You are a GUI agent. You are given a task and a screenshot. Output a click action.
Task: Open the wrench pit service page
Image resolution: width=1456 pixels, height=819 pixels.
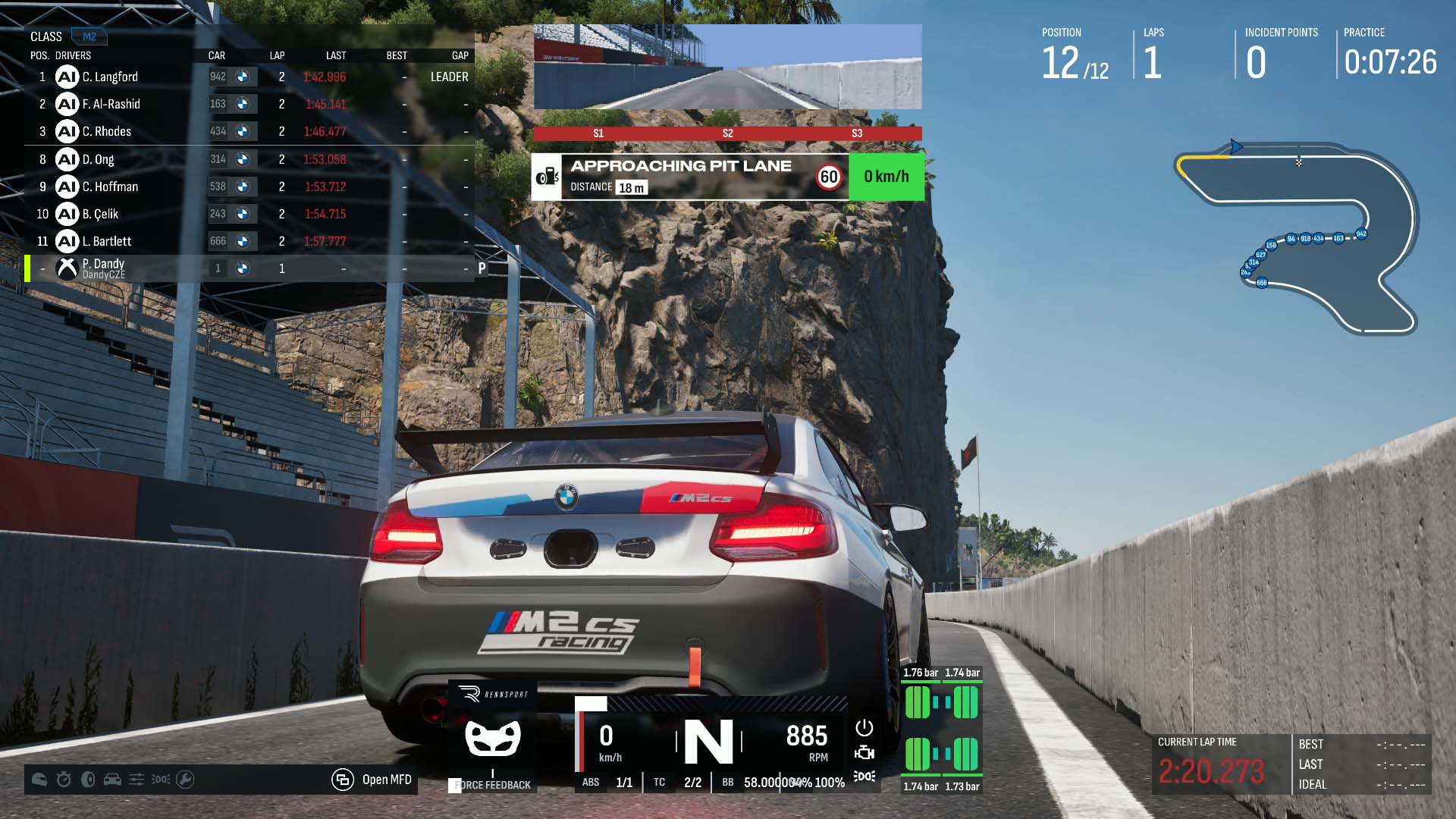[x=185, y=780]
